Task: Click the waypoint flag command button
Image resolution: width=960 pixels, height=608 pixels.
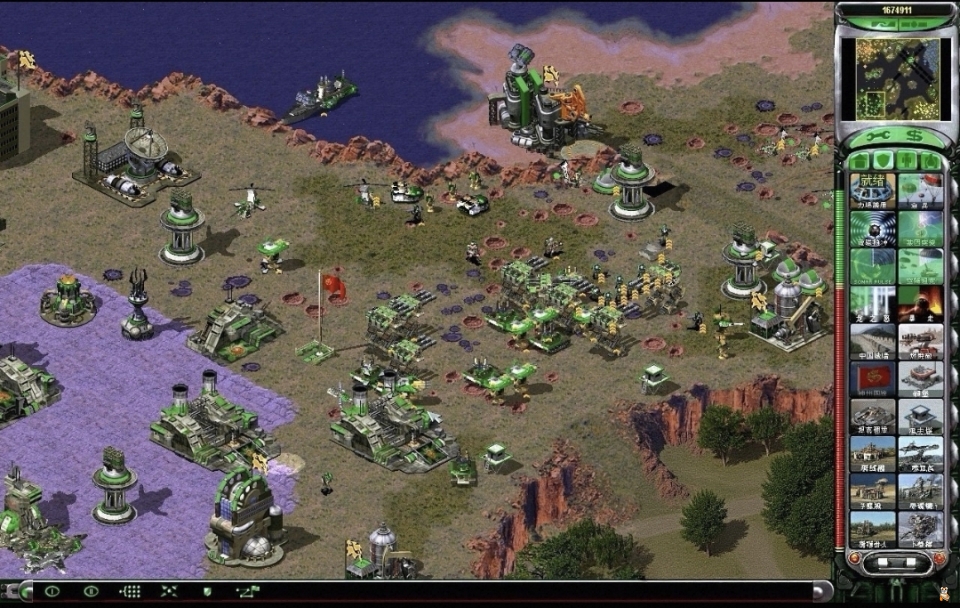Action: pyautogui.click(x=247, y=592)
